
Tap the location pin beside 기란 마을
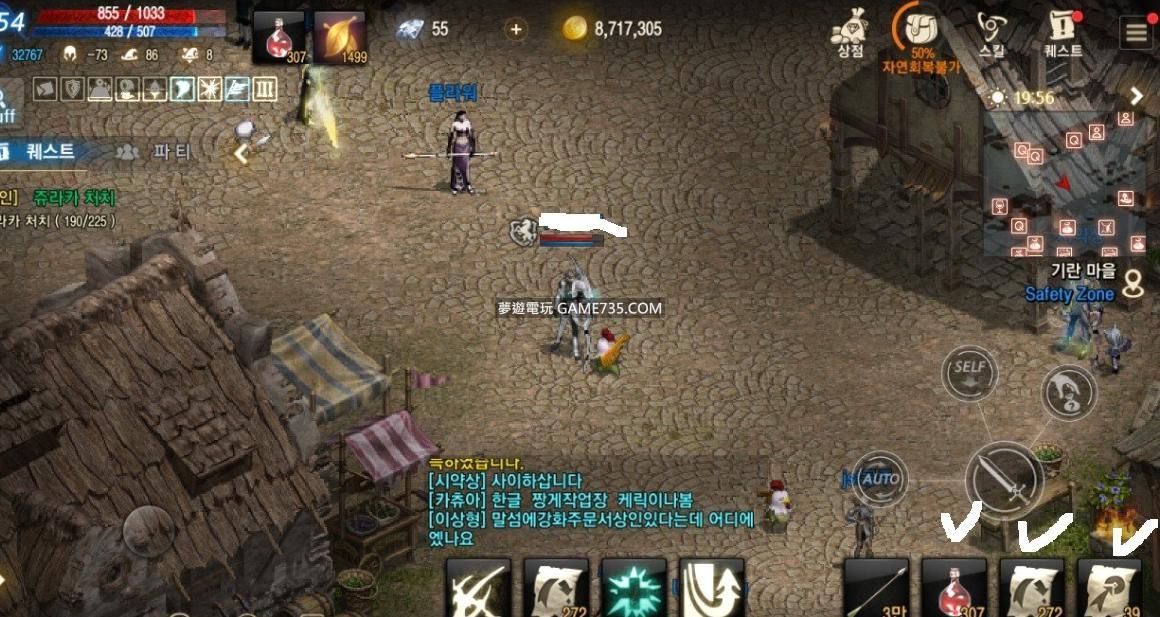pyautogui.click(x=1133, y=282)
